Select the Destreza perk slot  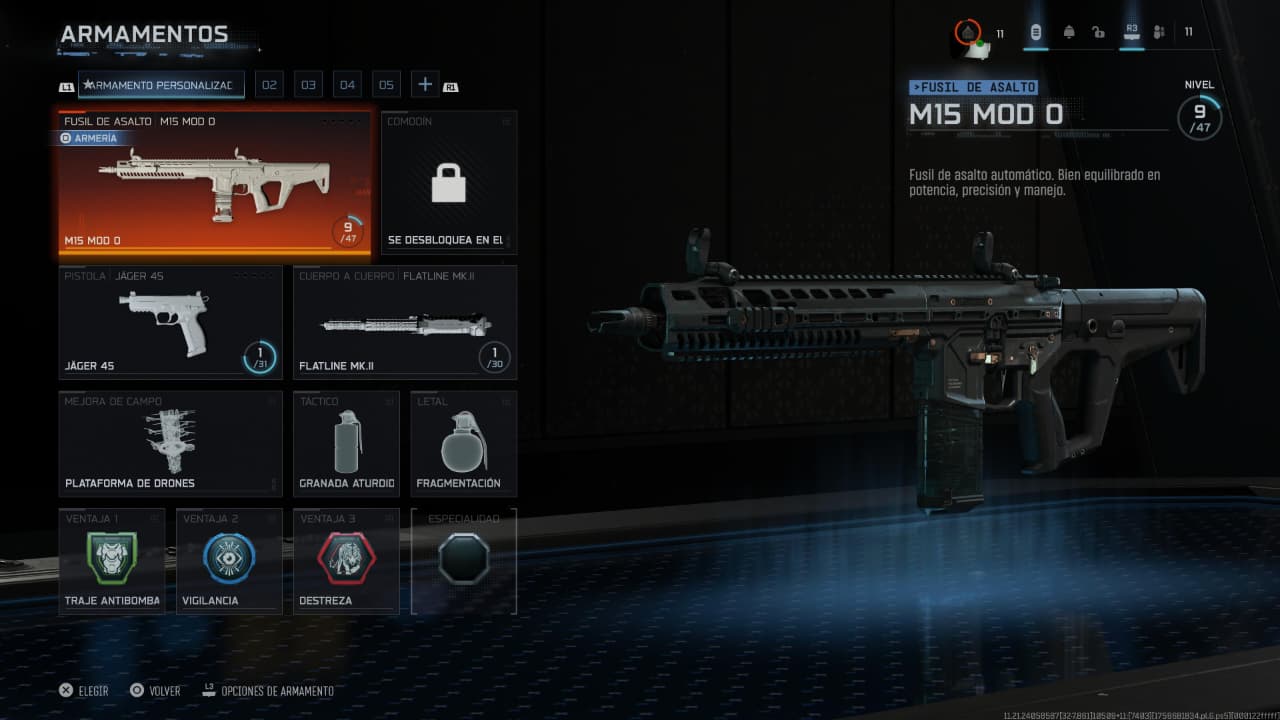click(346, 560)
